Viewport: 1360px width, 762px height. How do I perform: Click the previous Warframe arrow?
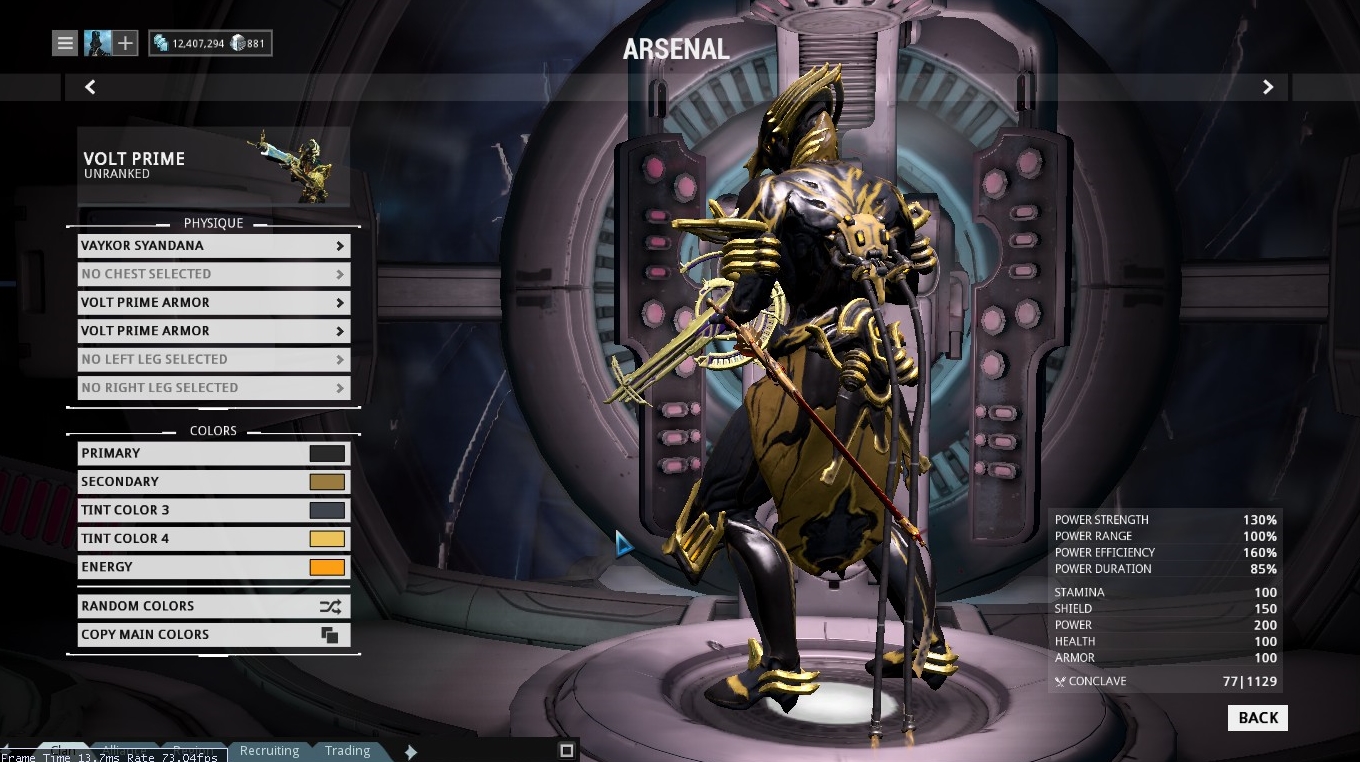(x=89, y=87)
